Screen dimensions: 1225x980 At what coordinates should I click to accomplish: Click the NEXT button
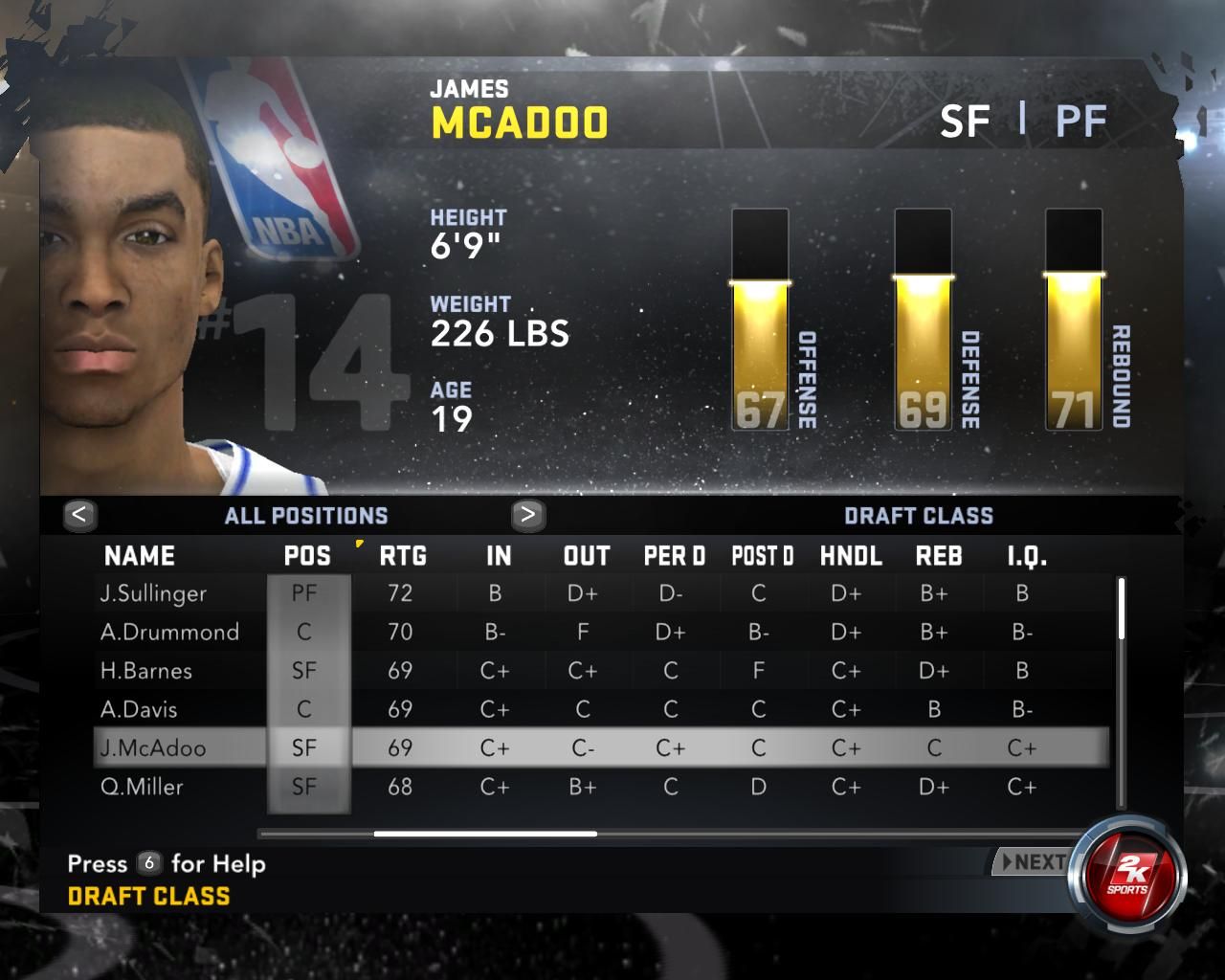pyautogui.click(x=1032, y=862)
